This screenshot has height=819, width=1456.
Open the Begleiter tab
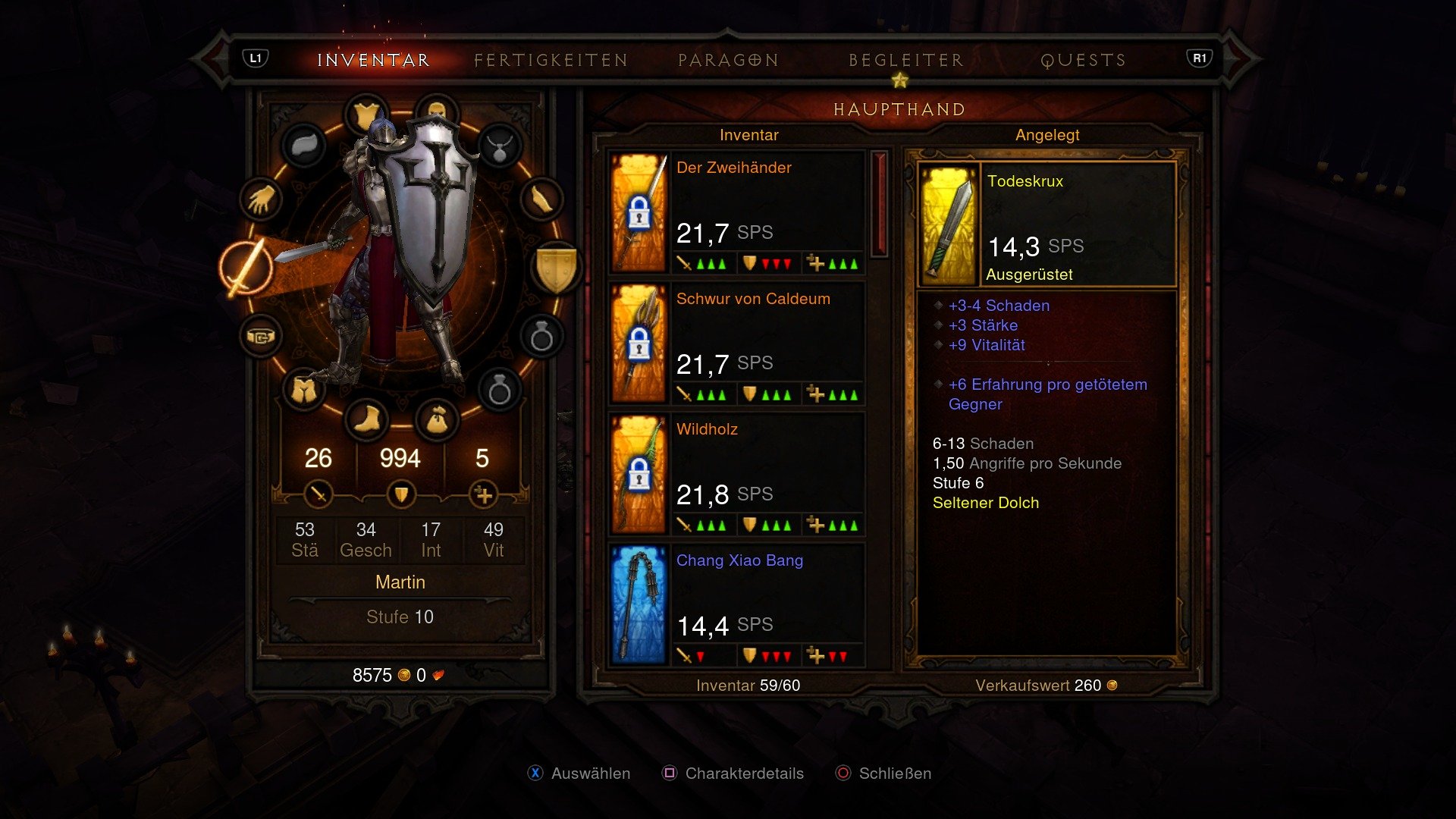[x=907, y=60]
